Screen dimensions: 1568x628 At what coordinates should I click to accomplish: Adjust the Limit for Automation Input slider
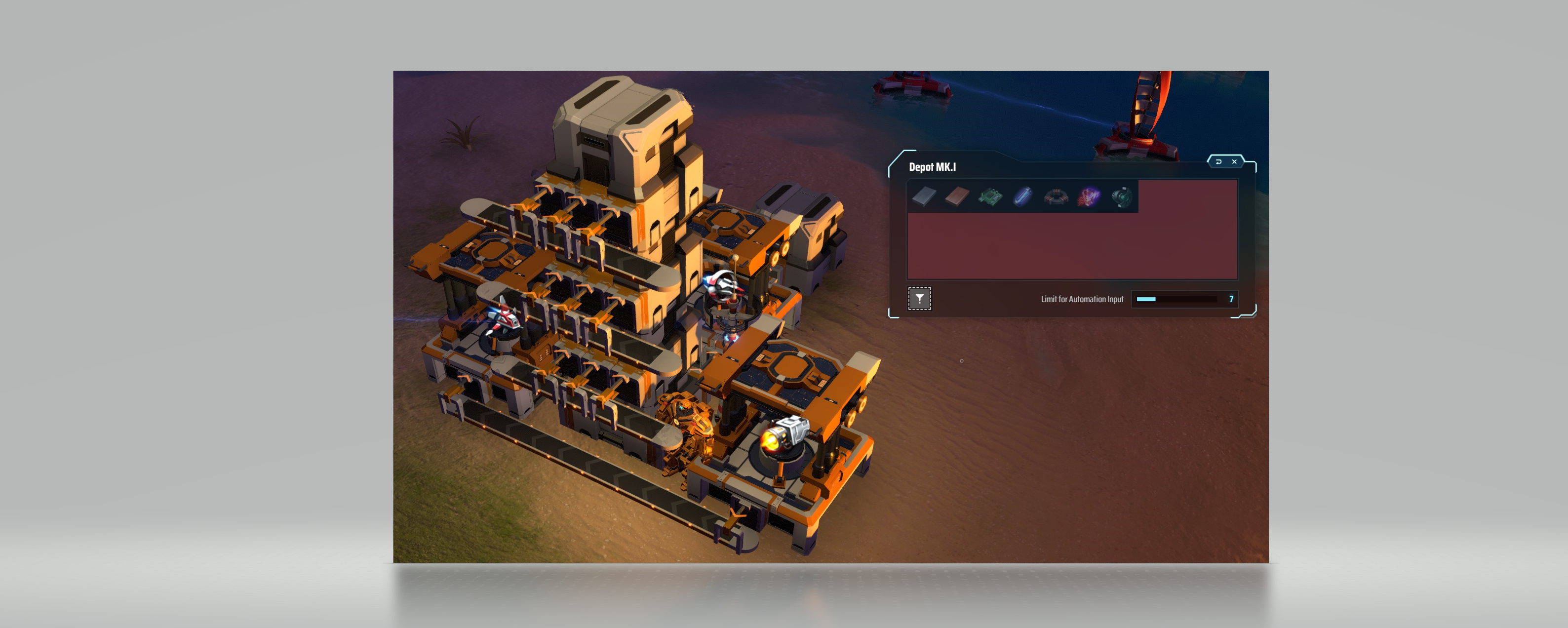[x=1176, y=299]
